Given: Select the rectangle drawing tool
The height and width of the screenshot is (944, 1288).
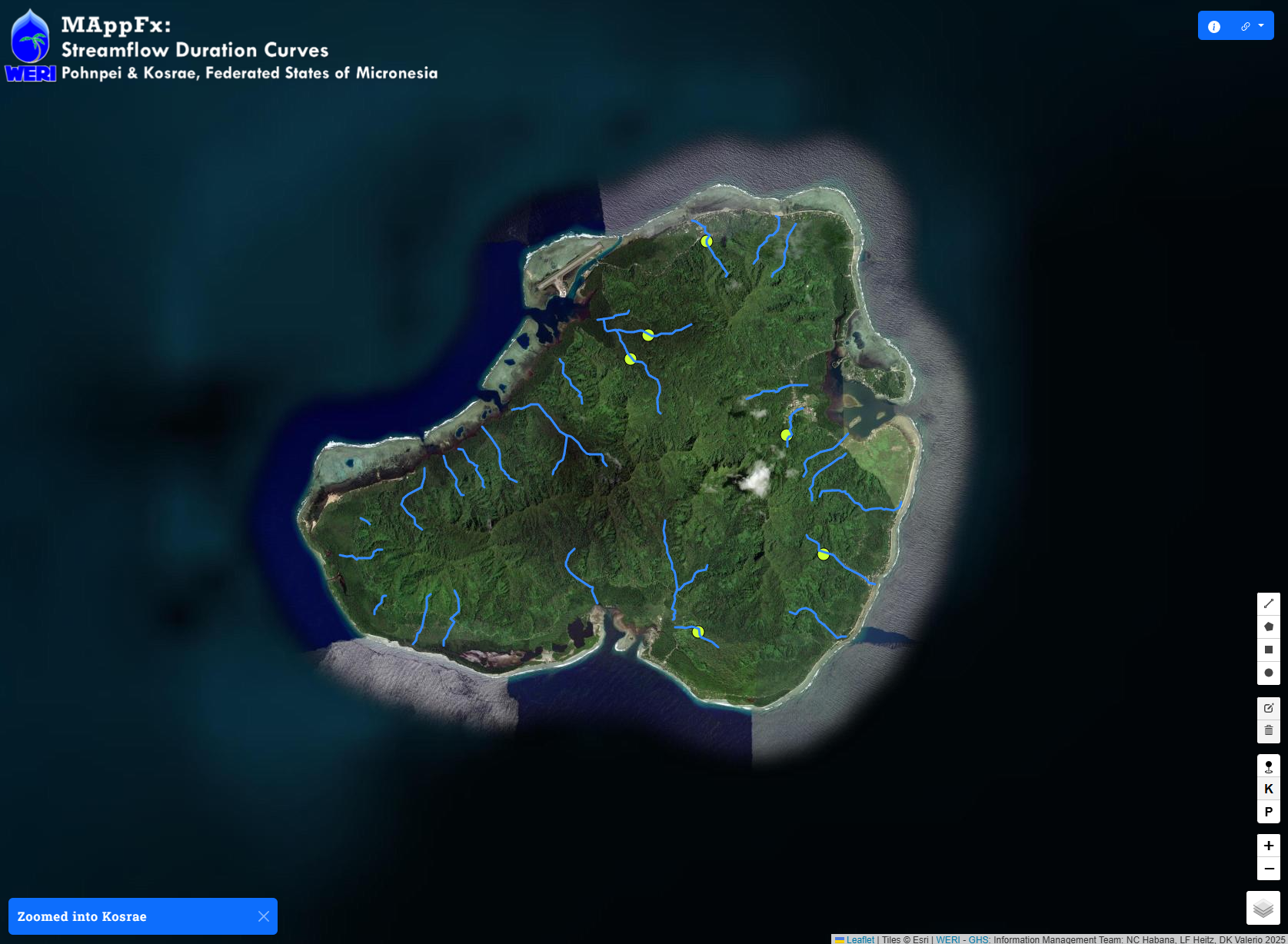Looking at the screenshot, I should (x=1268, y=650).
